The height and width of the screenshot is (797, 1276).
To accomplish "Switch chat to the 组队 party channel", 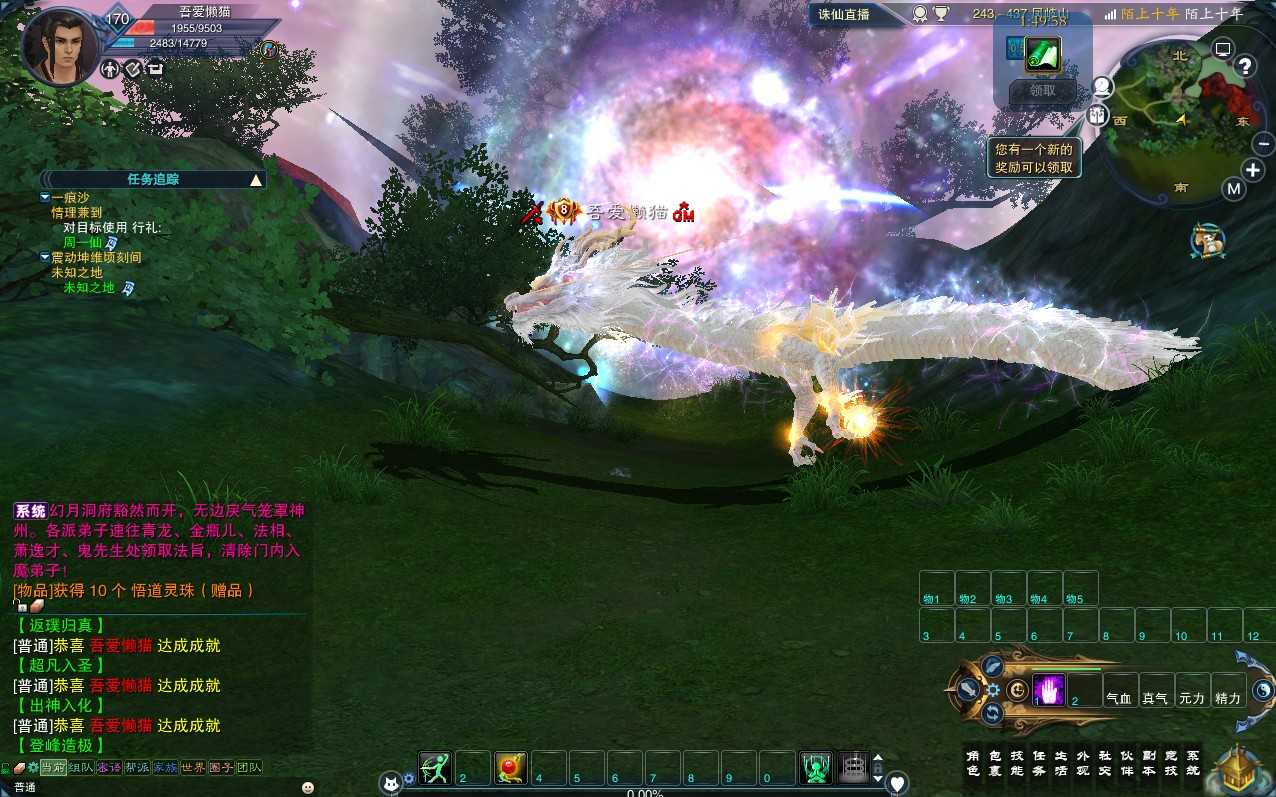I will tap(81, 767).
